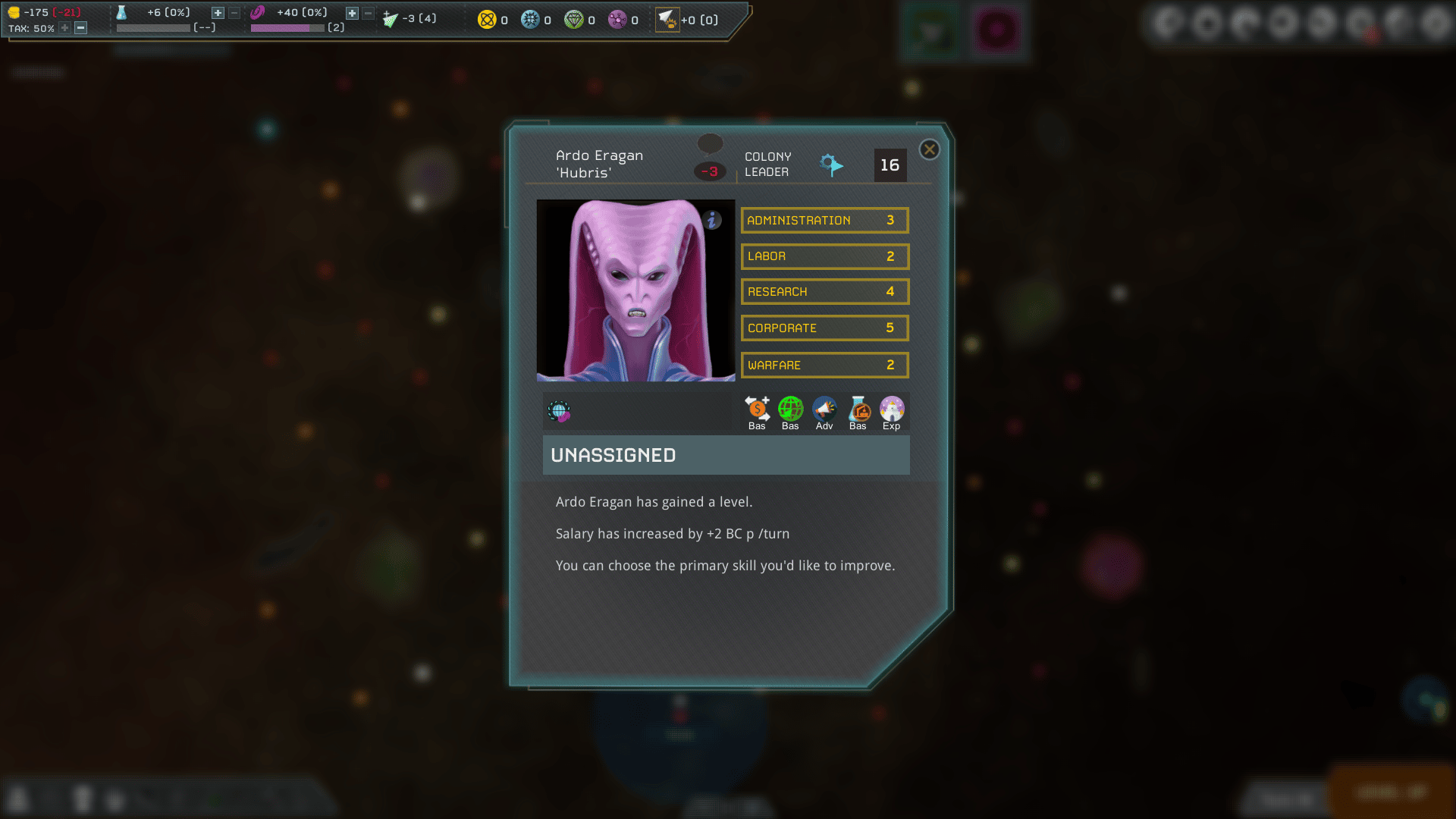Open the Expert castle perk icon
Viewport: 1456px width, 819px height.
(x=892, y=409)
